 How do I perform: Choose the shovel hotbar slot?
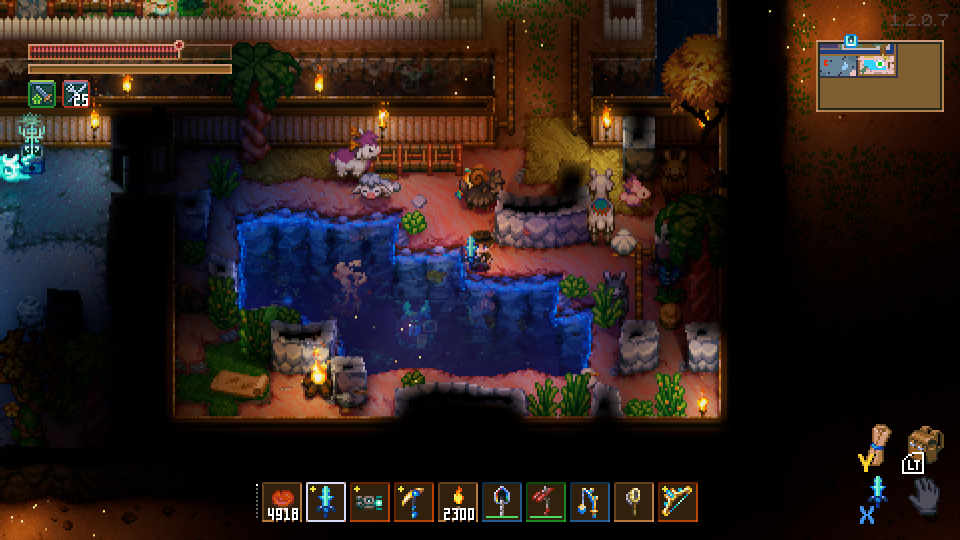click(502, 502)
